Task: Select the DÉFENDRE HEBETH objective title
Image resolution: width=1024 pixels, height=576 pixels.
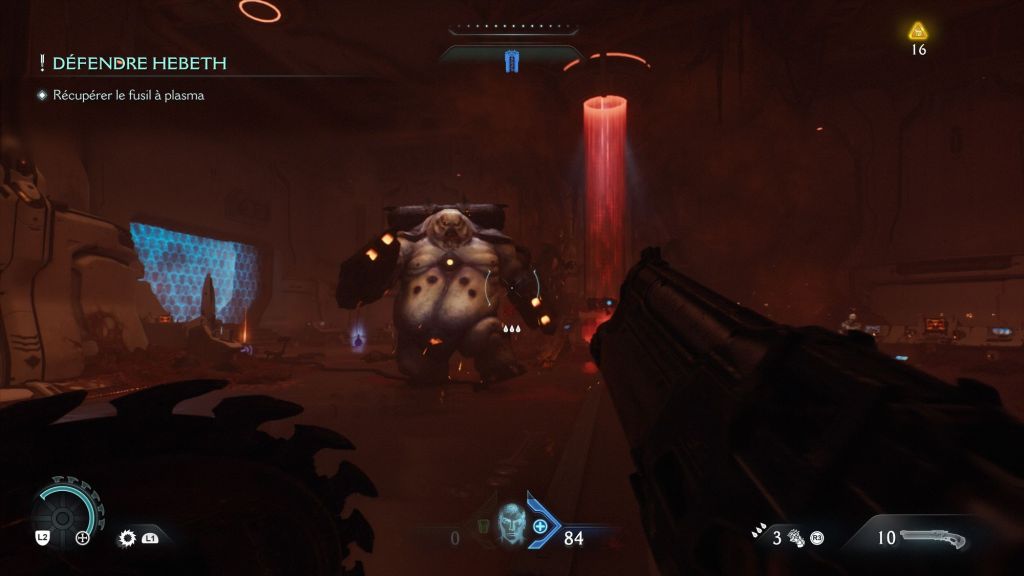Action: click(139, 64)
